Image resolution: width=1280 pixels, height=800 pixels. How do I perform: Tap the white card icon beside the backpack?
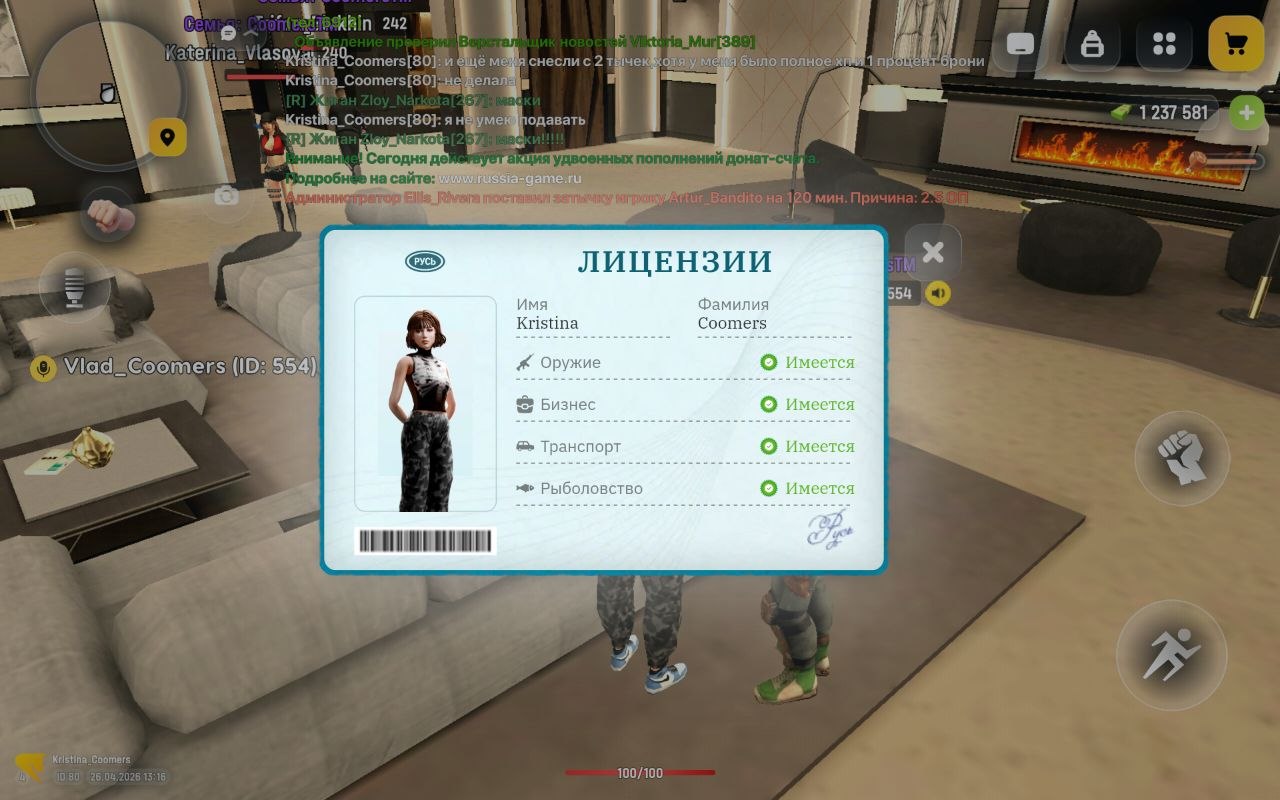(1020, 44)
